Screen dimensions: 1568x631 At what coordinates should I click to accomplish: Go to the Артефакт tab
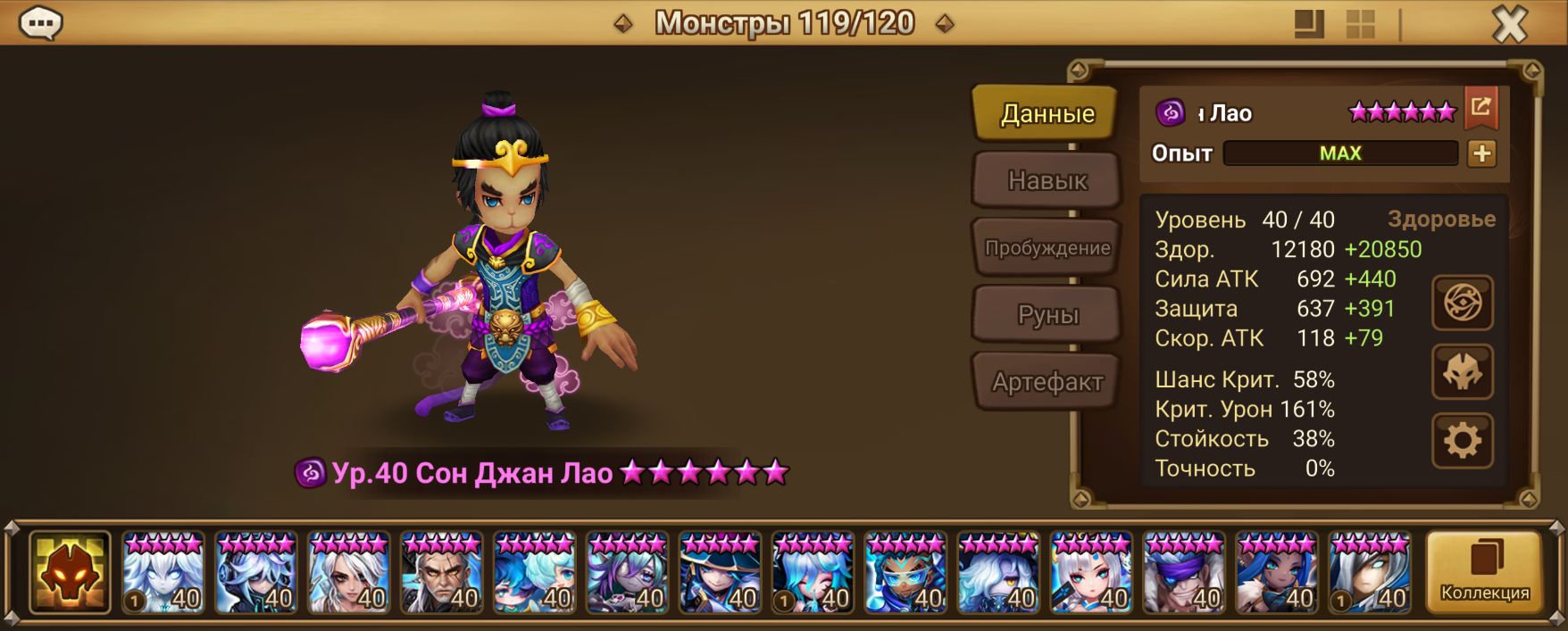pos(1047,382)
